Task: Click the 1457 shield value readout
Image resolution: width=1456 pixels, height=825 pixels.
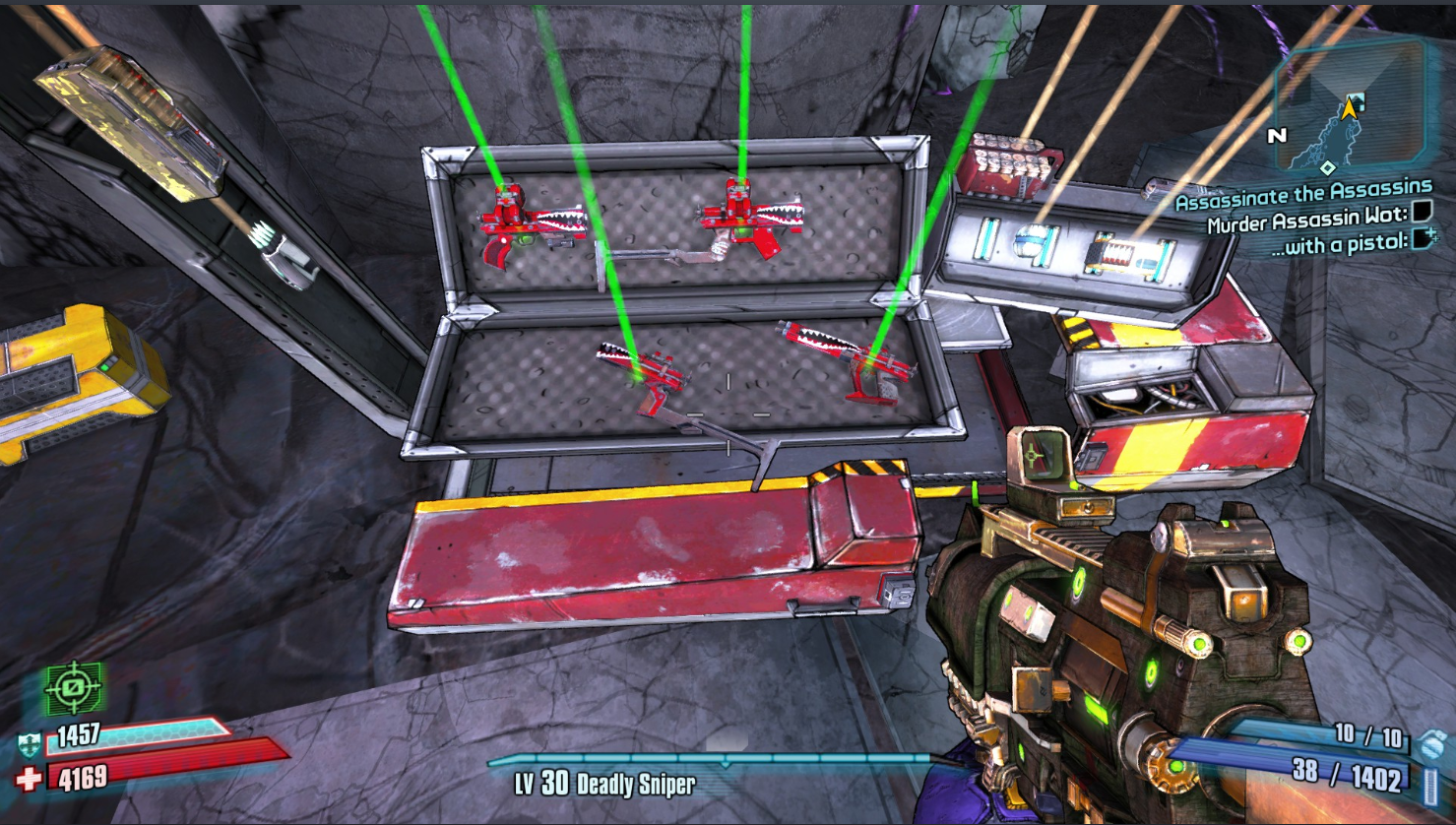Action: 78,735
